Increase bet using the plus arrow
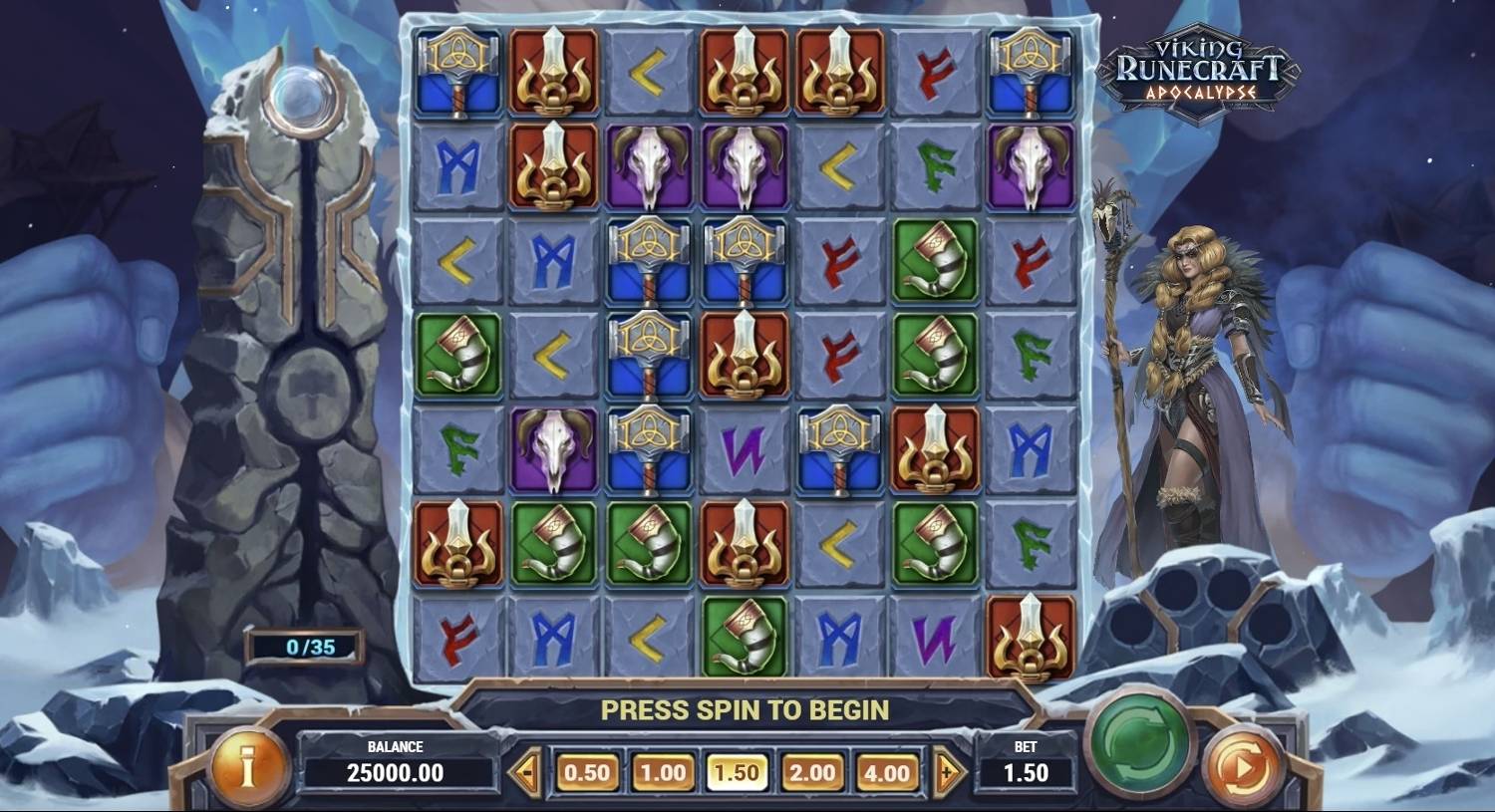1495x812 pixels. coord(947,770)
